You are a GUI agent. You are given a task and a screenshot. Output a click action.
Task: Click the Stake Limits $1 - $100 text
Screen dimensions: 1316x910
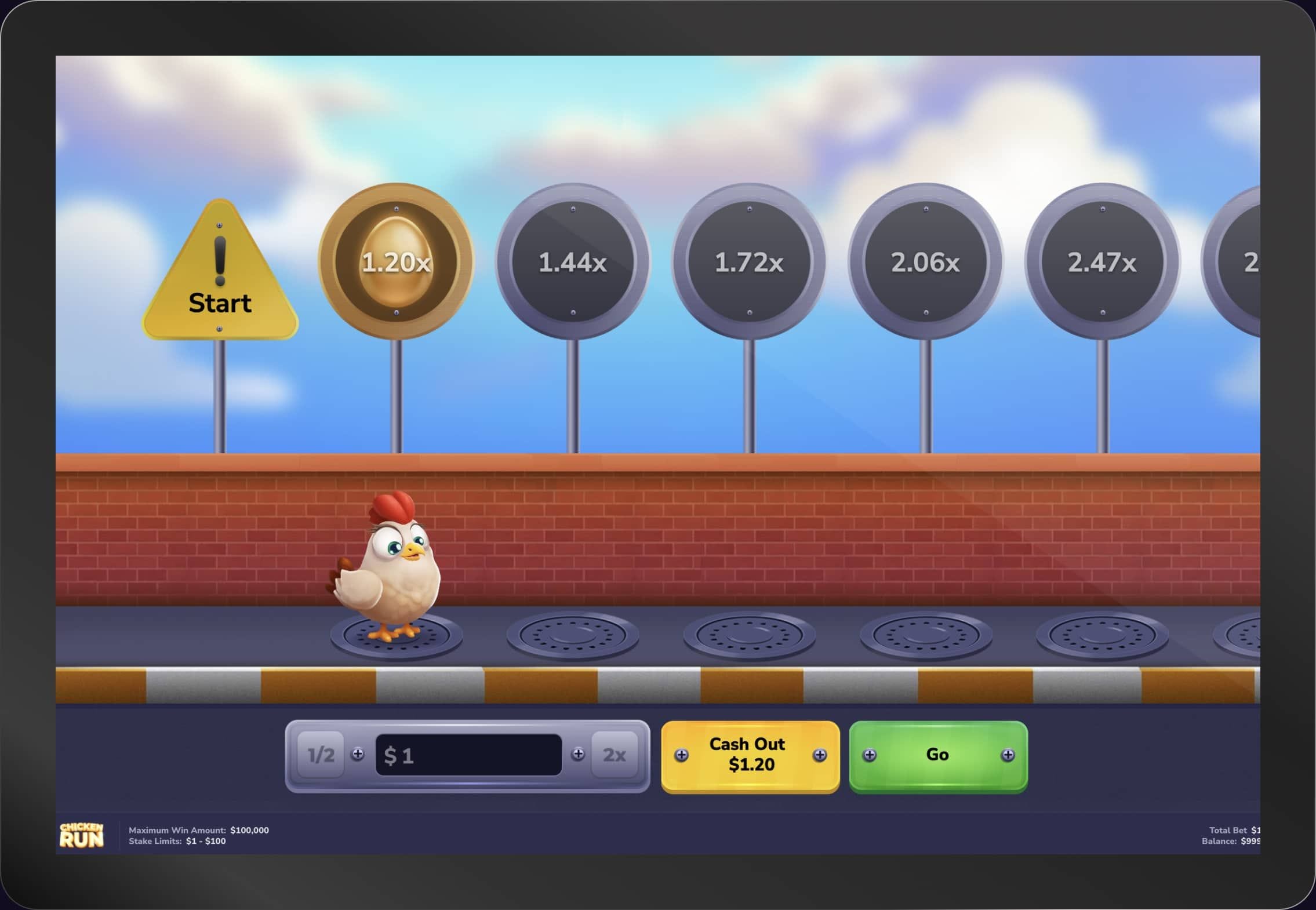[177, 840]
